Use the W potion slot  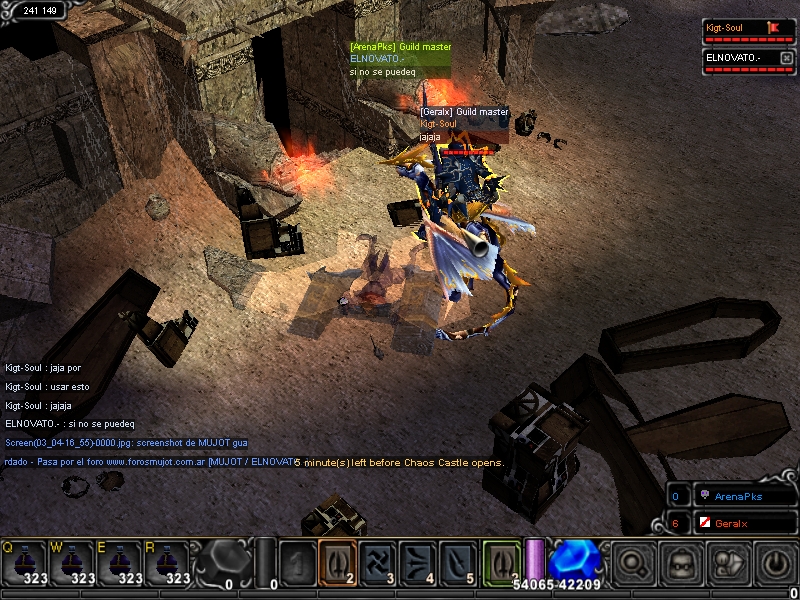click(72, 563)
